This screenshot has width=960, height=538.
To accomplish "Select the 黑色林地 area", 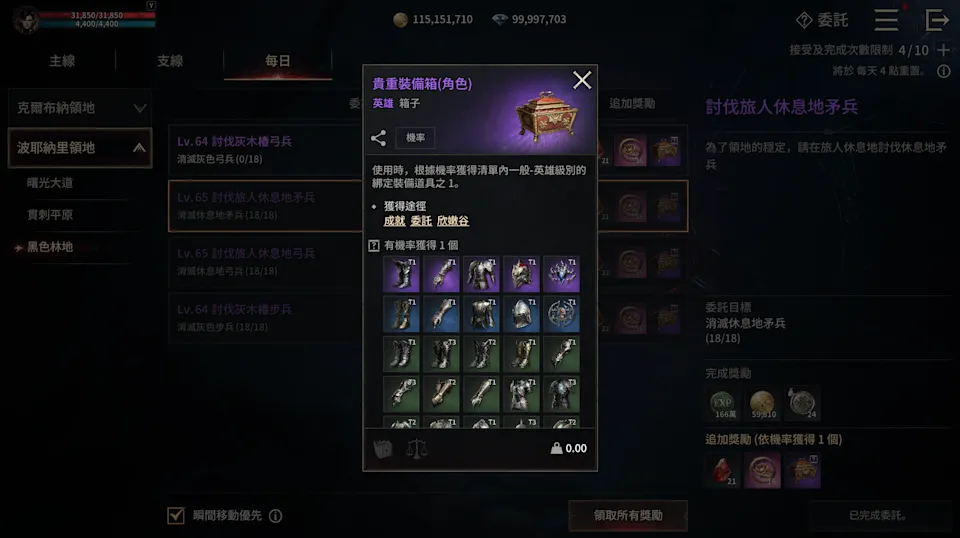I will point(50,246).
